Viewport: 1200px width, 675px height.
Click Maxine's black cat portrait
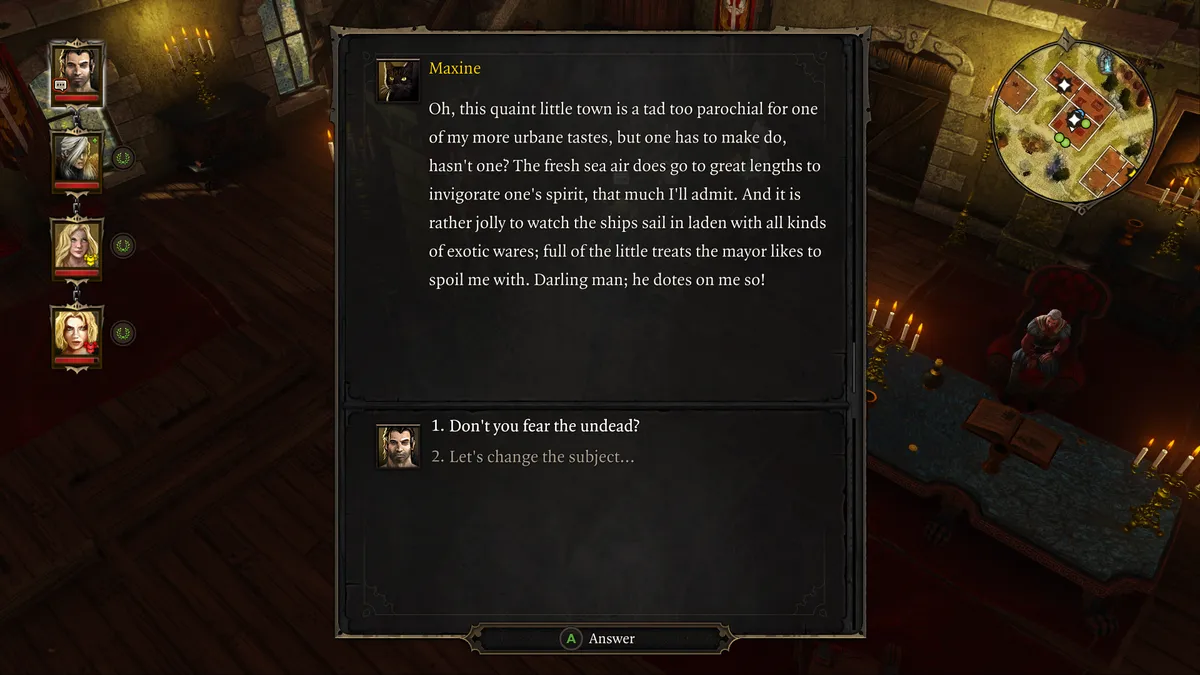point(397,81)
